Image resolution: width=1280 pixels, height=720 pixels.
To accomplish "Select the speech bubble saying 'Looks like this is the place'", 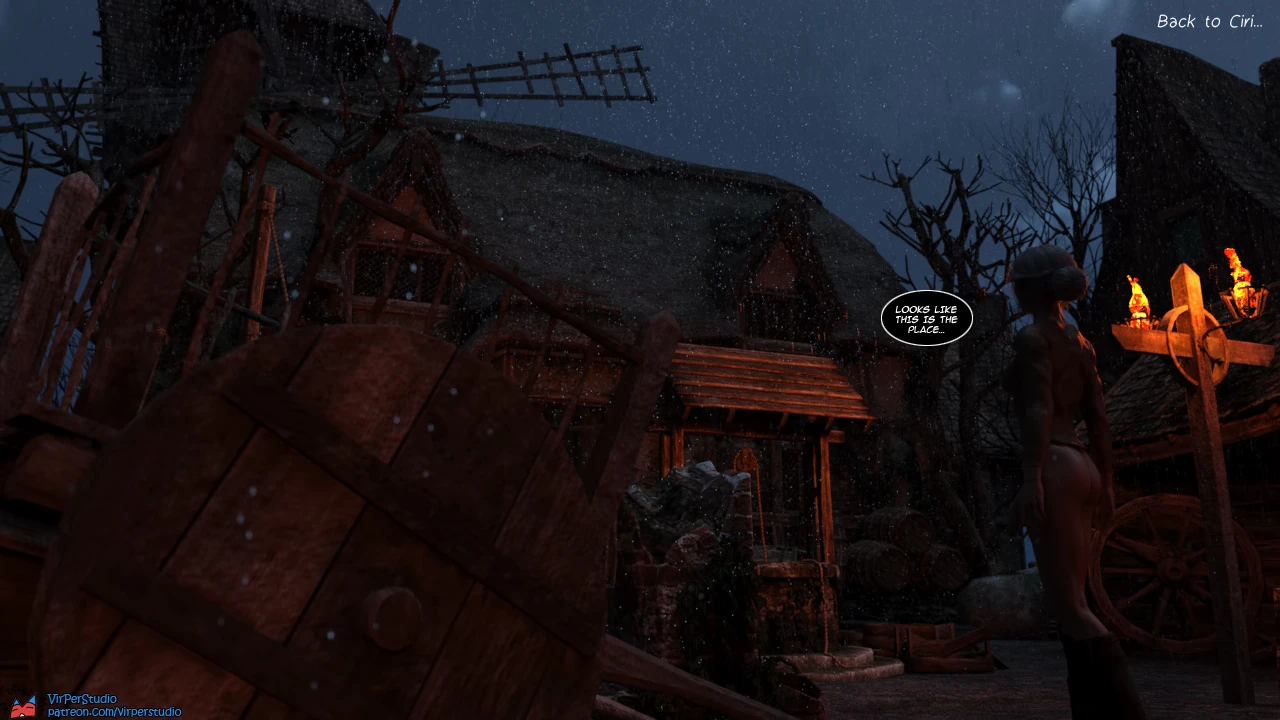I will [925, 318].
